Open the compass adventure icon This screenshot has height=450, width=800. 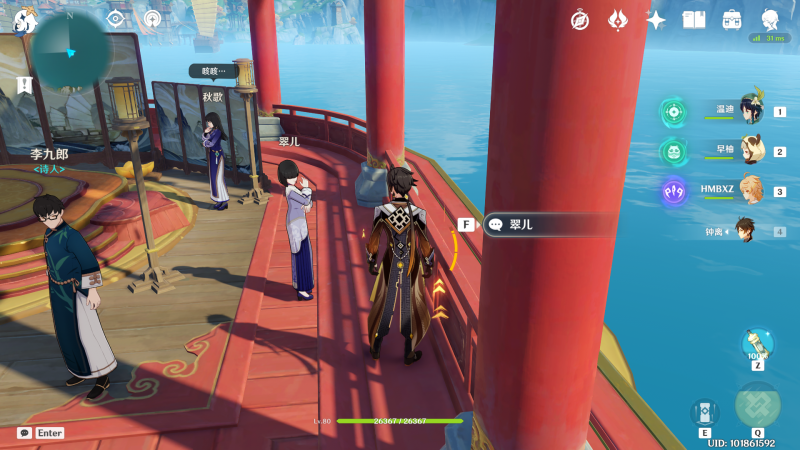[580, 20]
